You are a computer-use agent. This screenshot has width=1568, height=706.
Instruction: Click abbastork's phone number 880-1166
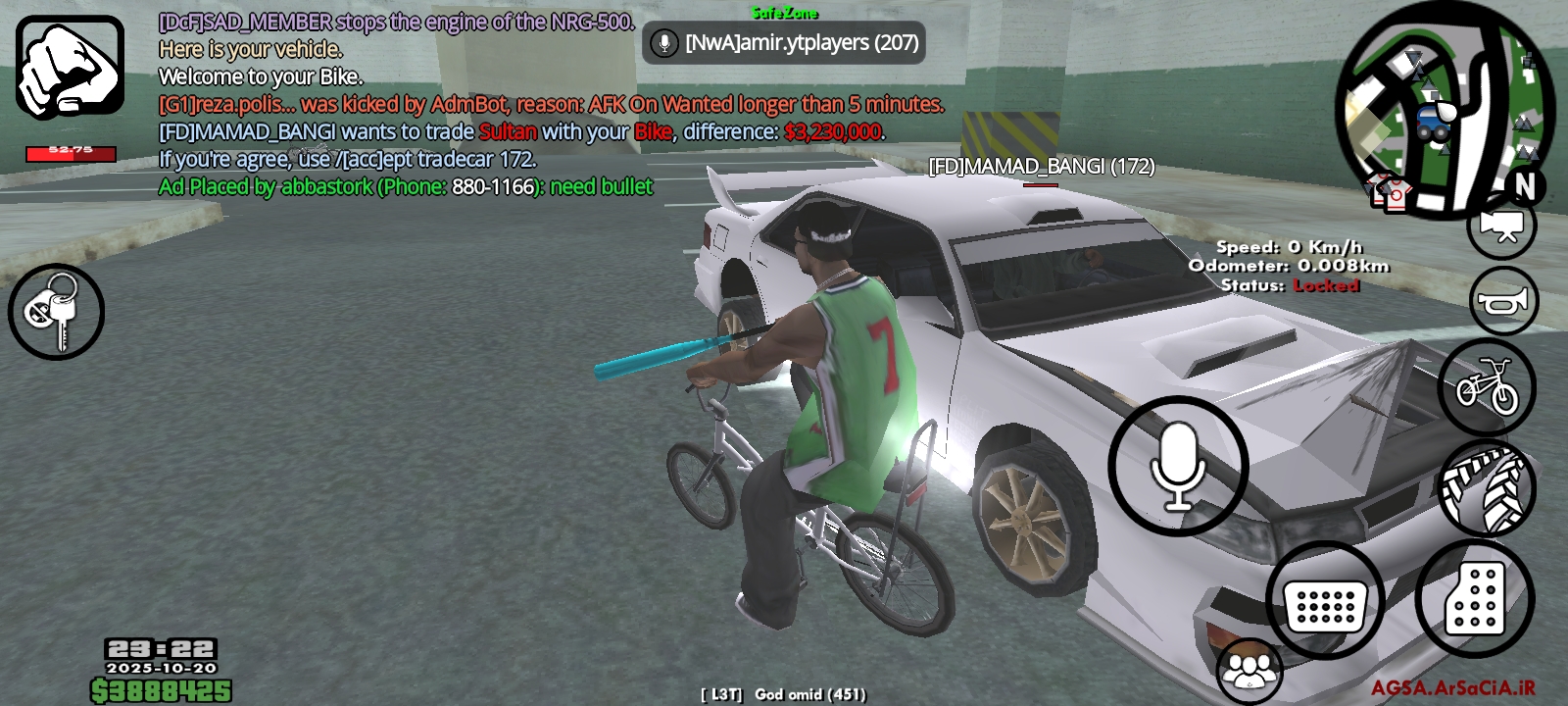click(x=491, y=185)
